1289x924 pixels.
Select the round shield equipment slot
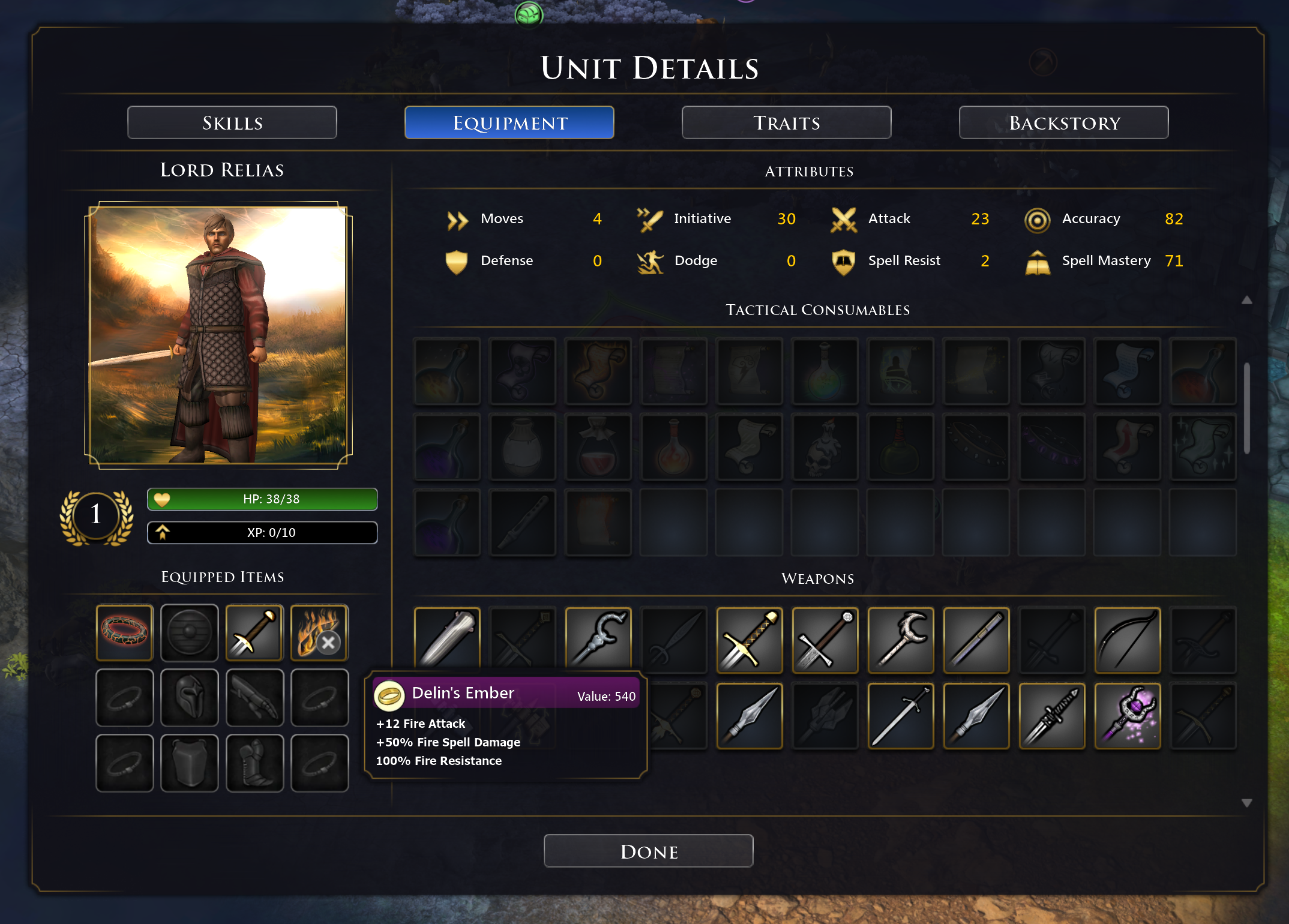[190, 633]
